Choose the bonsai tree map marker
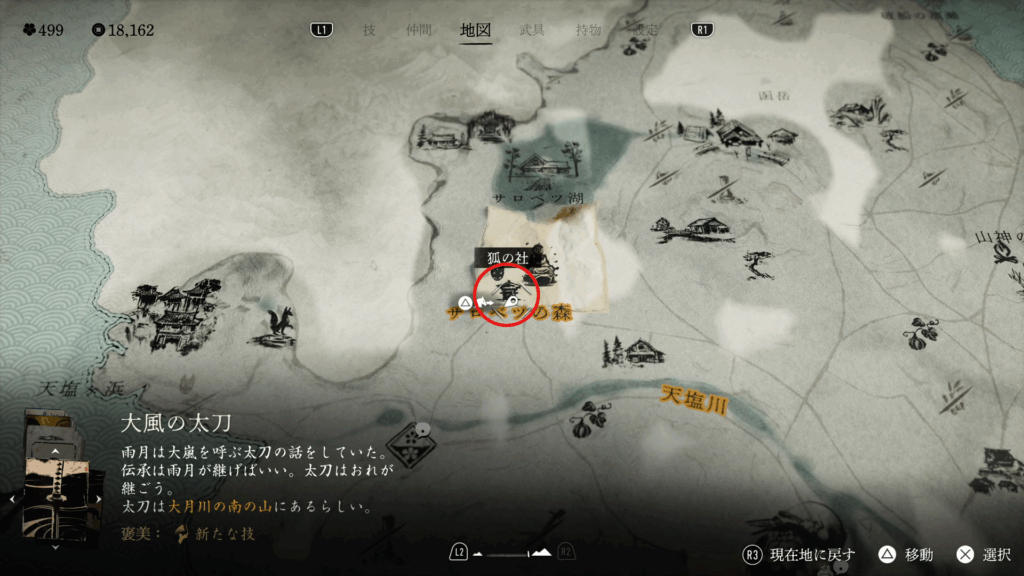 coord(760,264)
